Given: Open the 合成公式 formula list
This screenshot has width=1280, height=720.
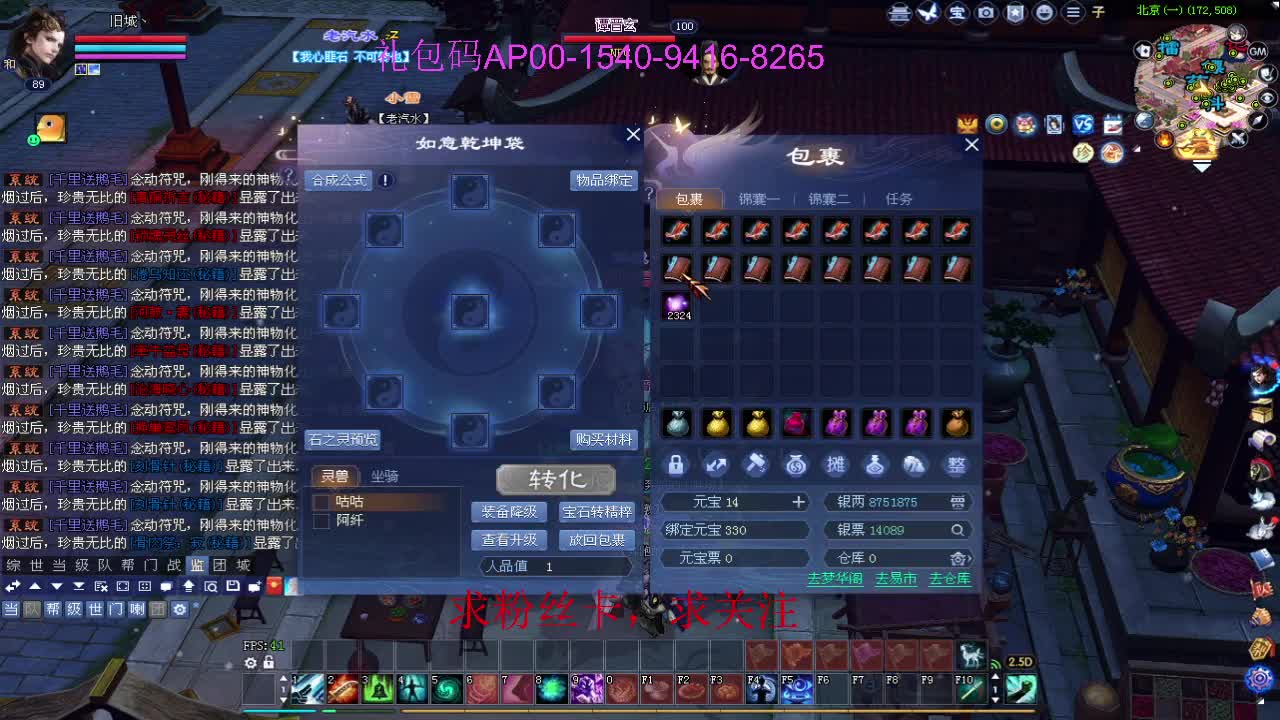Looking at the screenshot, I should click(337, 181).
